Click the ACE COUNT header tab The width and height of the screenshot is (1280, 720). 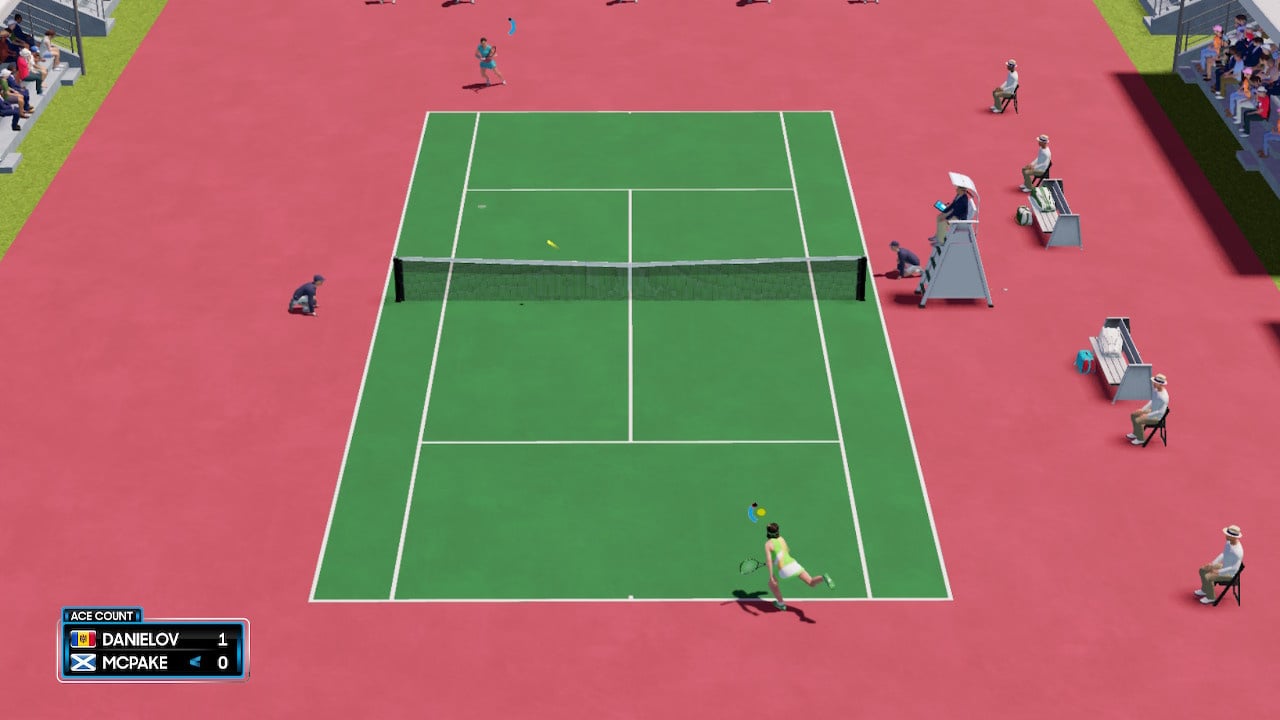pos(103,615)
